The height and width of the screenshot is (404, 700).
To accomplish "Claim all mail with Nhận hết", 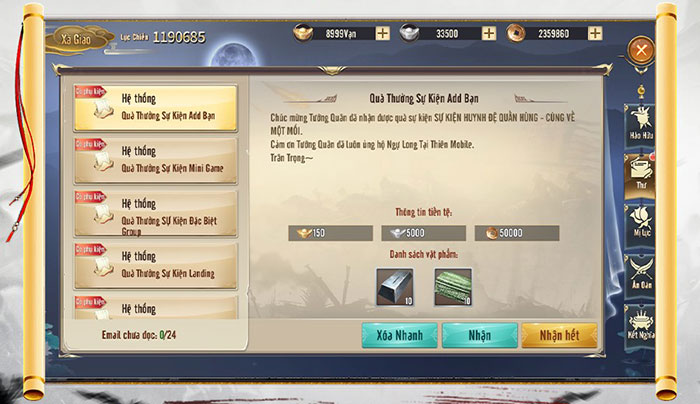I will coord(559,335).
